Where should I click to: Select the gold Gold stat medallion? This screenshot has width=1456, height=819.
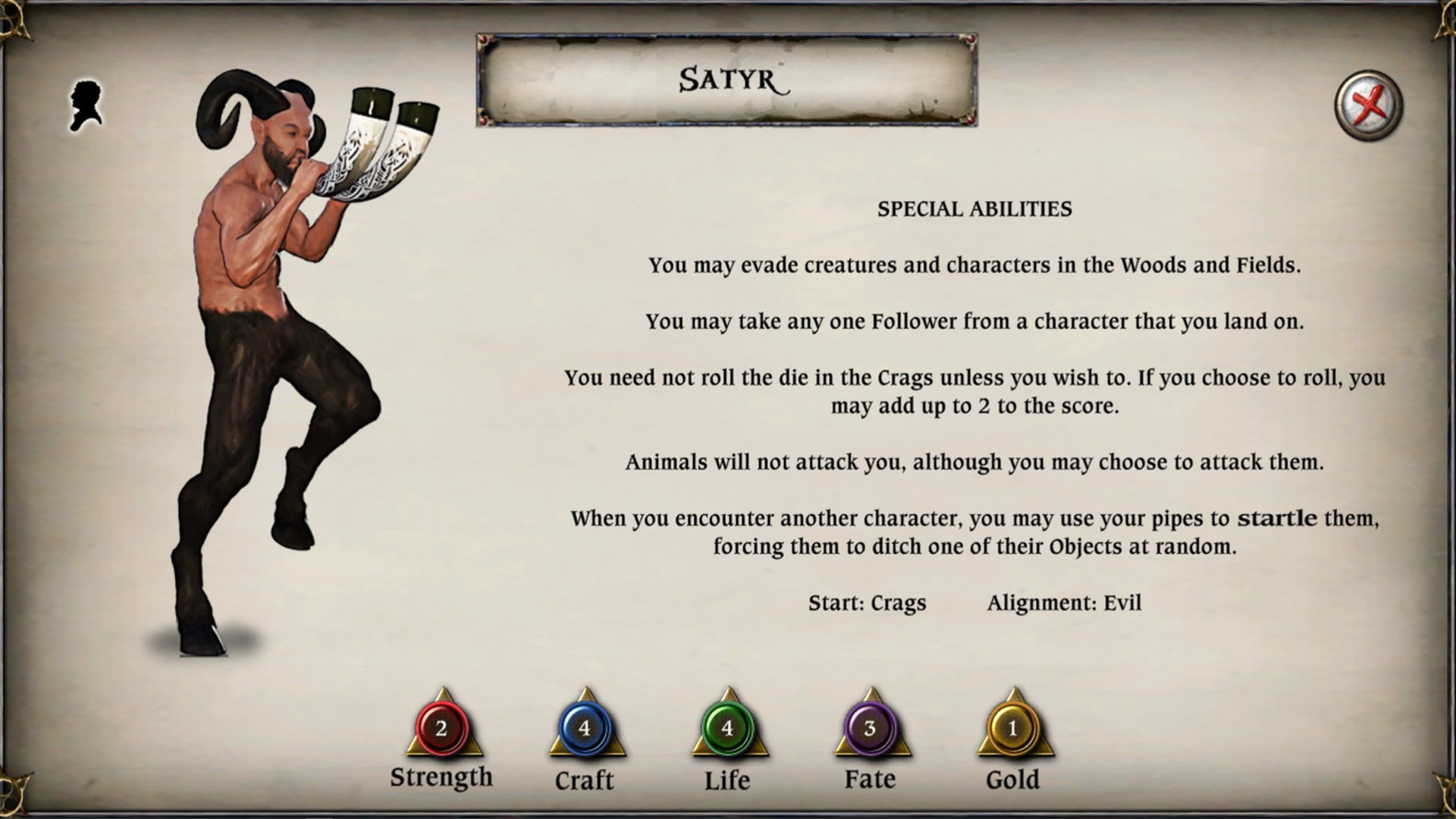1014,730
